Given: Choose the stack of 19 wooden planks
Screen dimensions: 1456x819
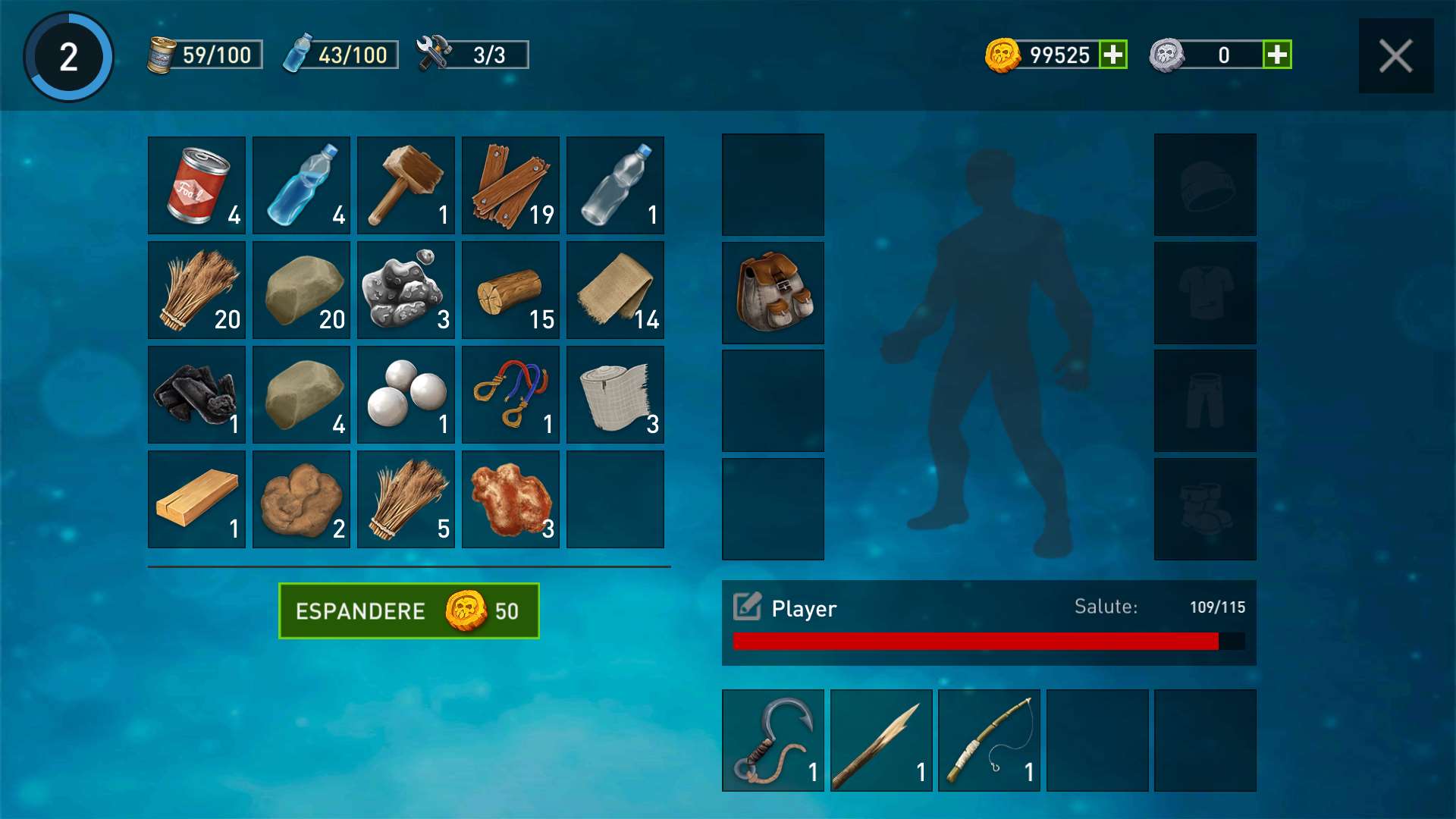Looking at the screenshot, I should (x=510, y=185).
